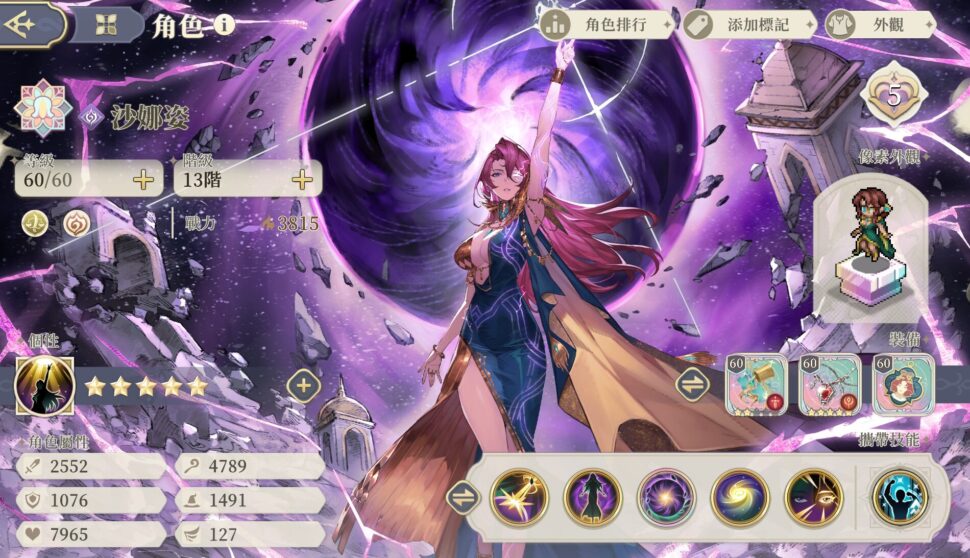Open the personality portrait icon
Screen dimensions: 970x558
tap(44, 386)
